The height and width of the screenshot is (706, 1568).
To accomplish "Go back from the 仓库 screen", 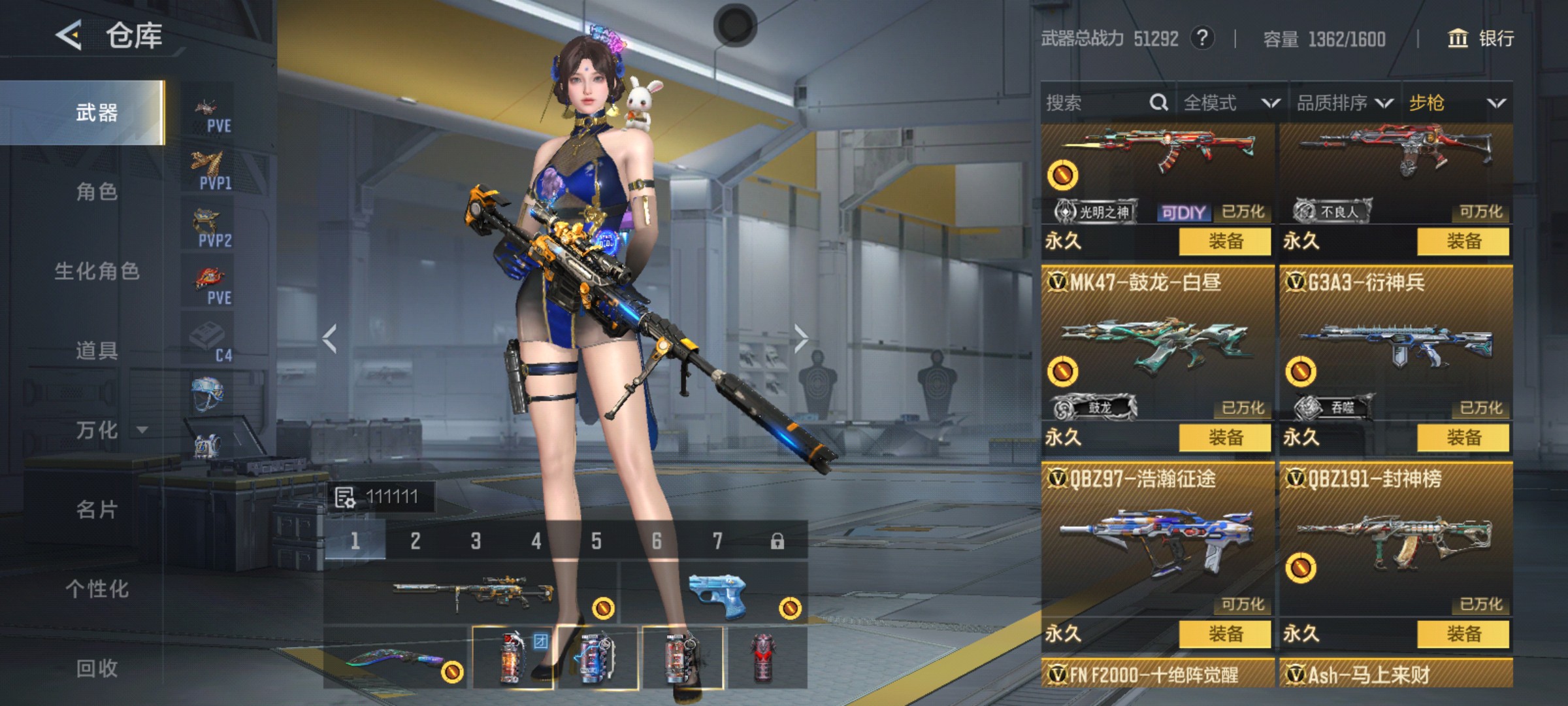I will pos(69,35).
